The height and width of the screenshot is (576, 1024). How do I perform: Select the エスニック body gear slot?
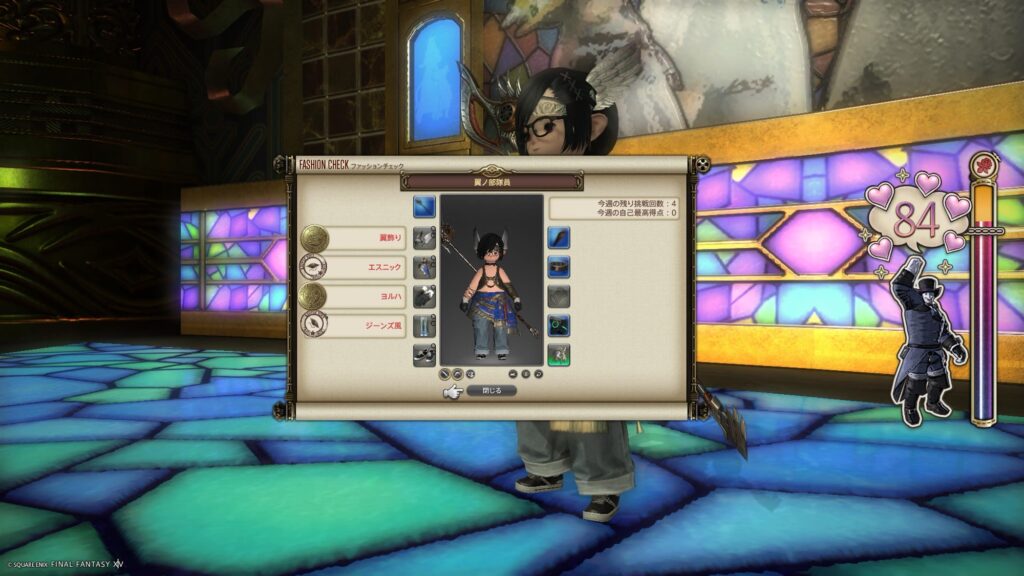pyautogui.click(x=424, y=266)
